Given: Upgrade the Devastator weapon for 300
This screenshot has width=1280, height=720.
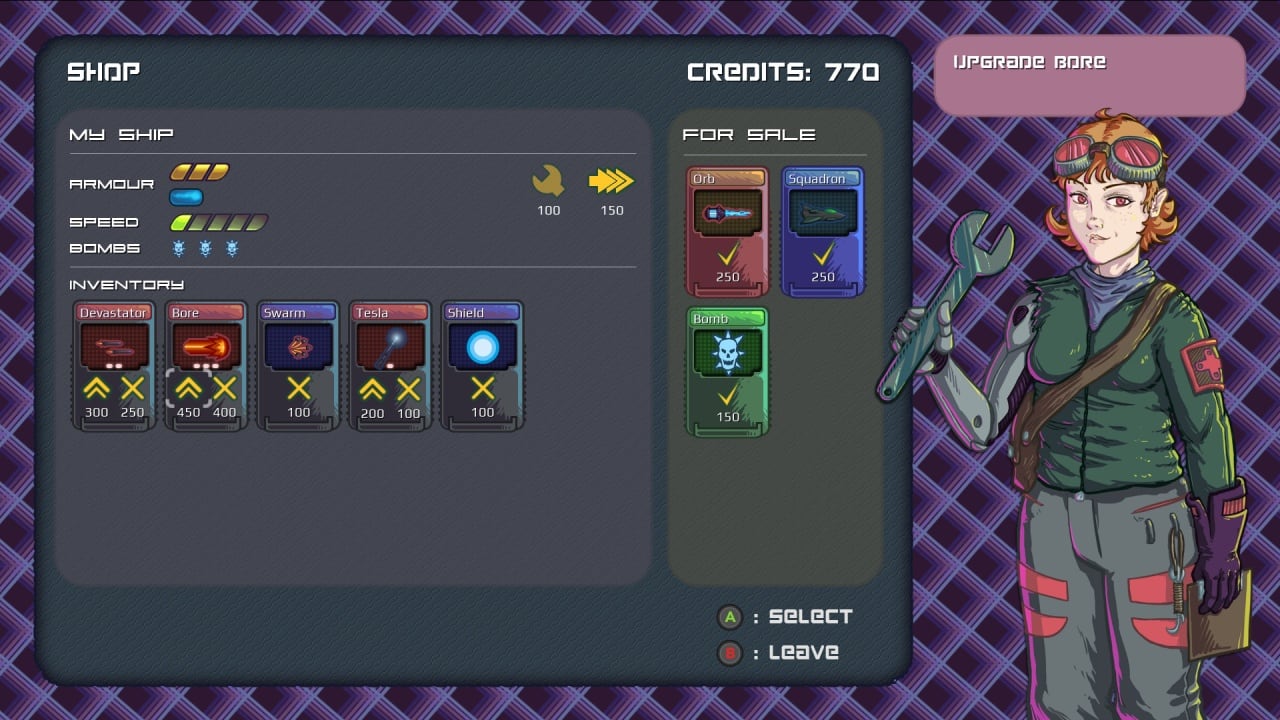Looking at the screenshot, I should 96,389.
